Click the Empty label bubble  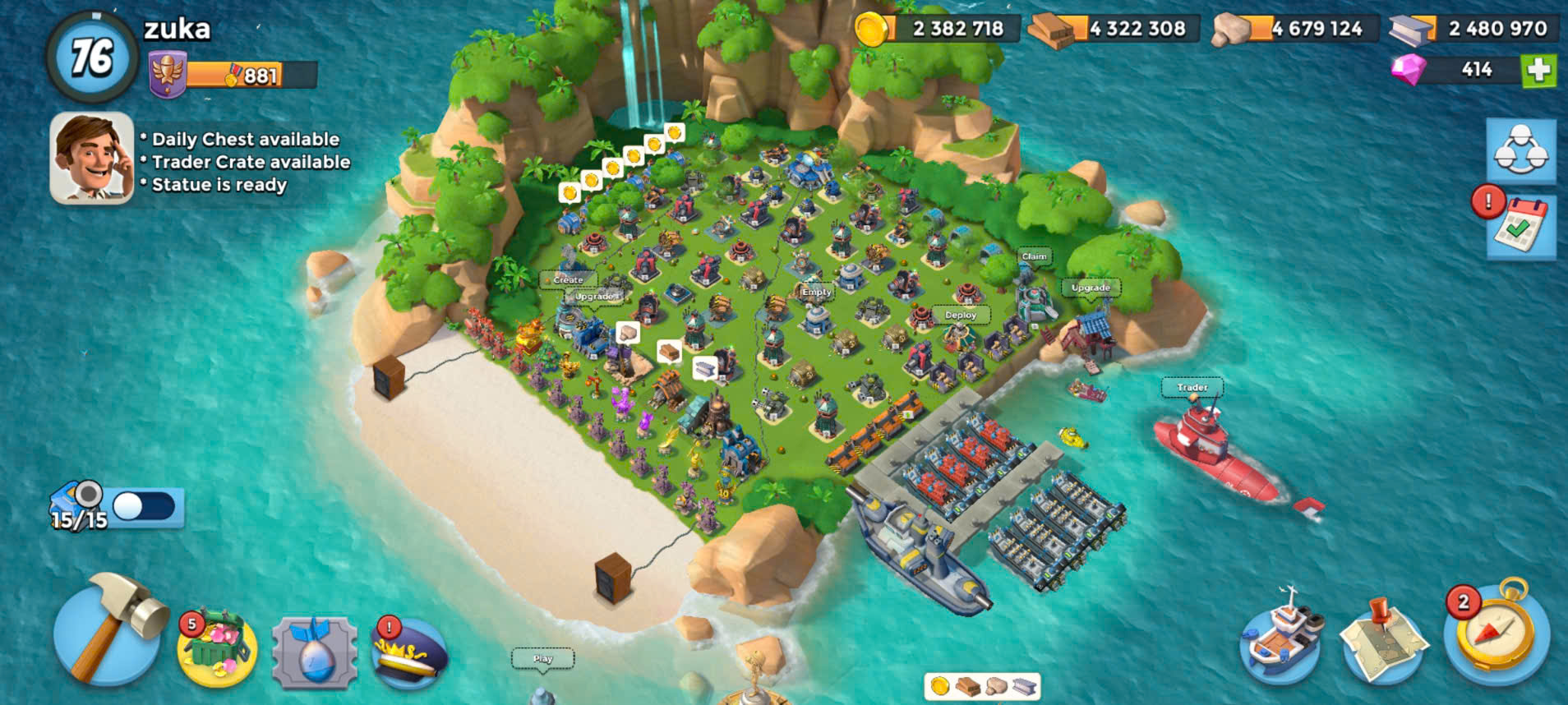(816, 292)
